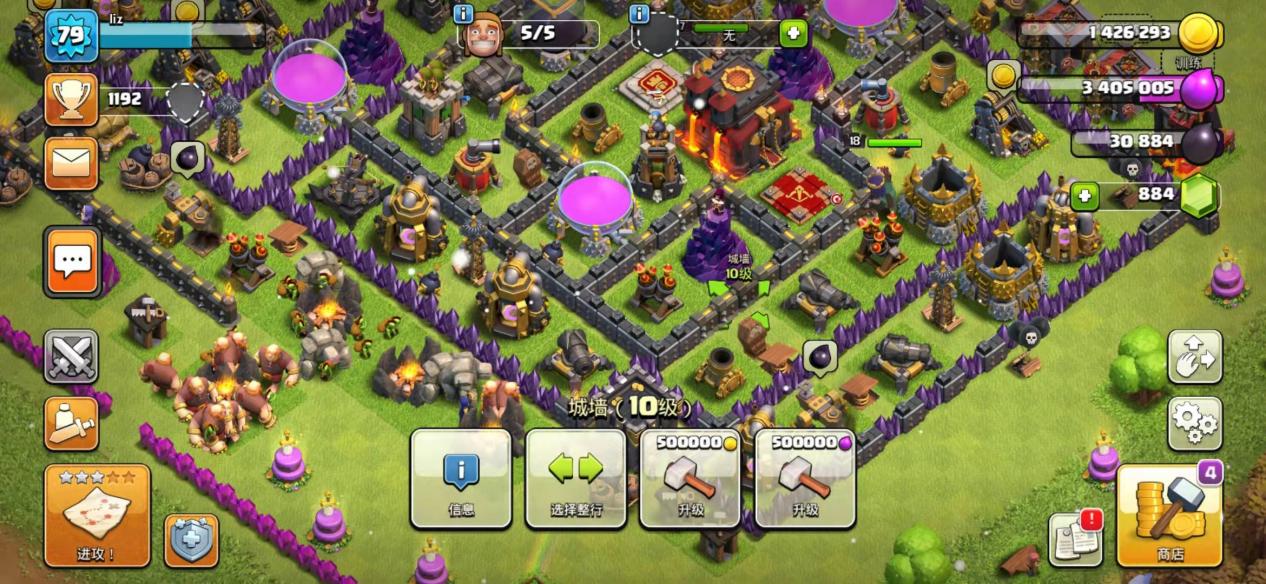Tap the 进攻 attack button
Screen dimensions: 1266x584
[x=97, y=515]
